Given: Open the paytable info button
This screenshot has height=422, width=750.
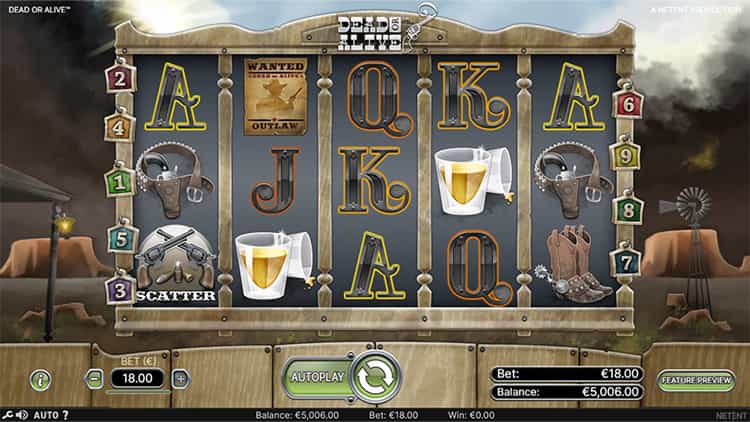Looking at the screenshot, I should pyautogui.click(x=40, y=379).
